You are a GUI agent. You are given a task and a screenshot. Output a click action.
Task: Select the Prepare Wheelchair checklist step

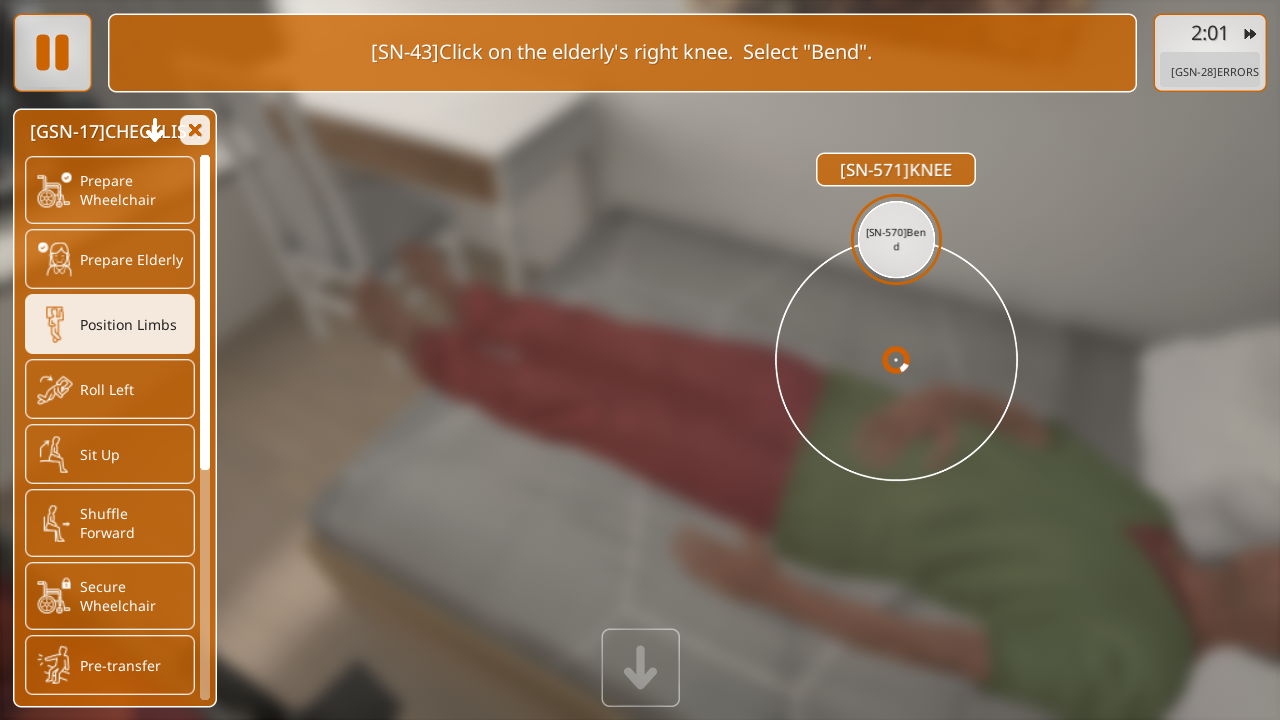coord(110,190)
